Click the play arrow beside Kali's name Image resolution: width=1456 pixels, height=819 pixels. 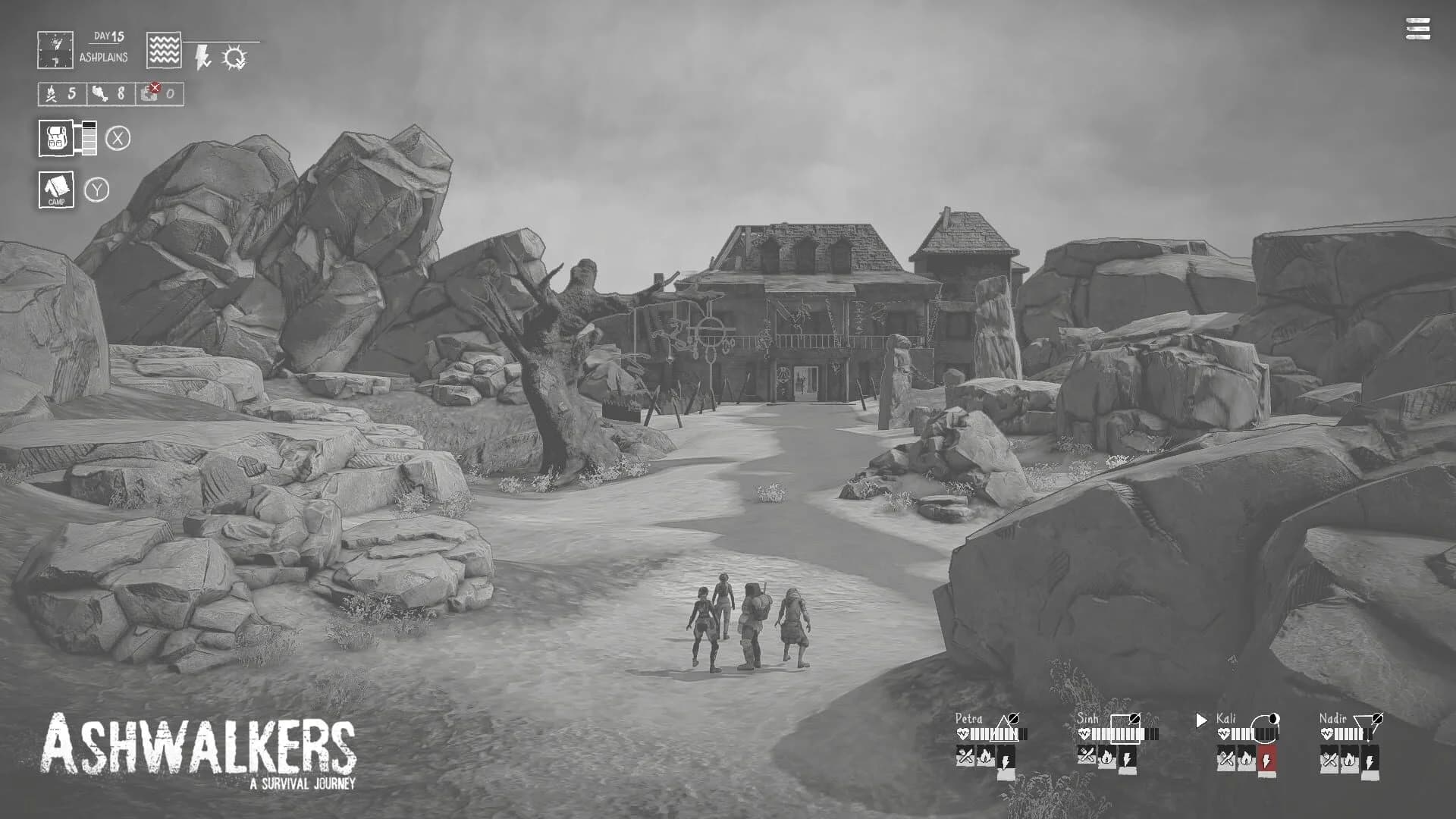tap(1201, 720)
